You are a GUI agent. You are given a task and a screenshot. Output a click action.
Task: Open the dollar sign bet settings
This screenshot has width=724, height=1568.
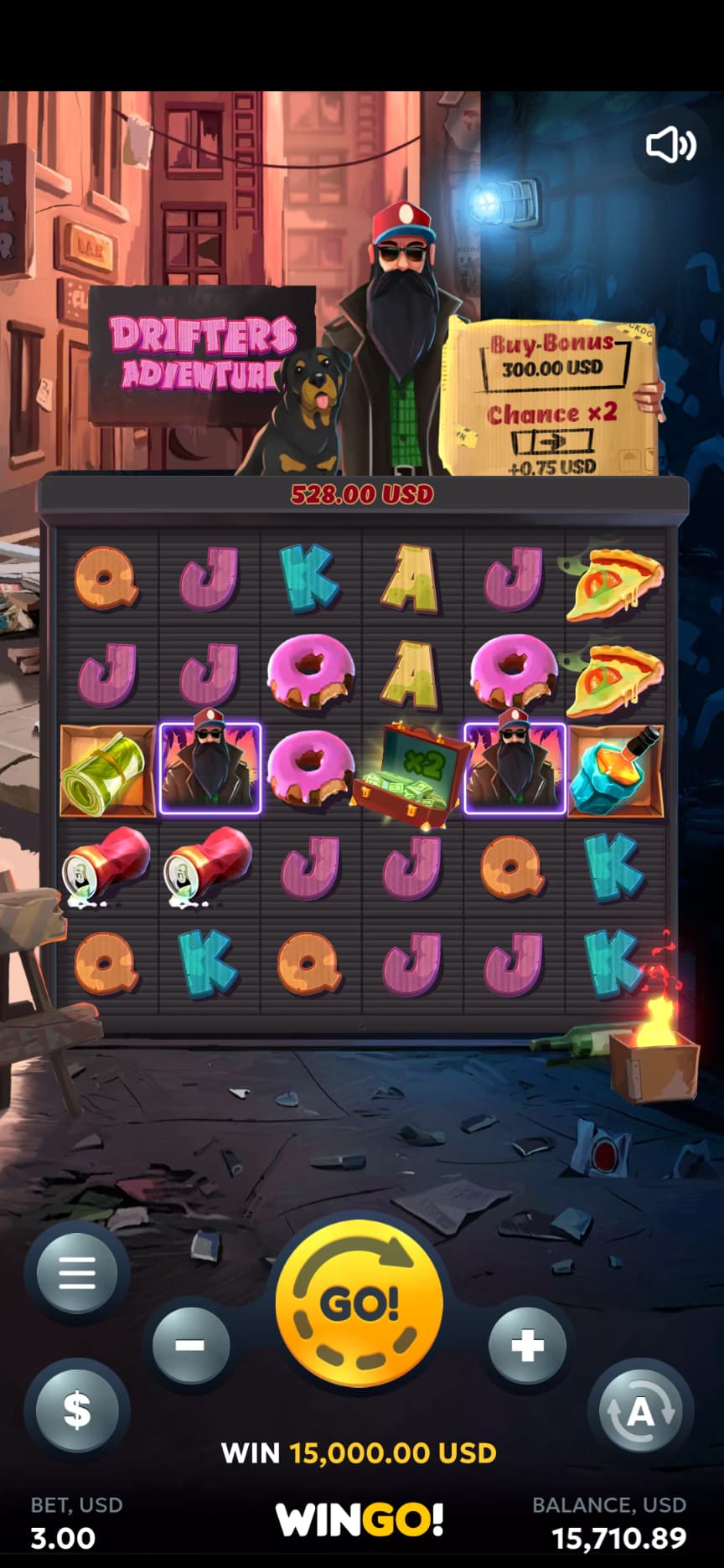77,1410
